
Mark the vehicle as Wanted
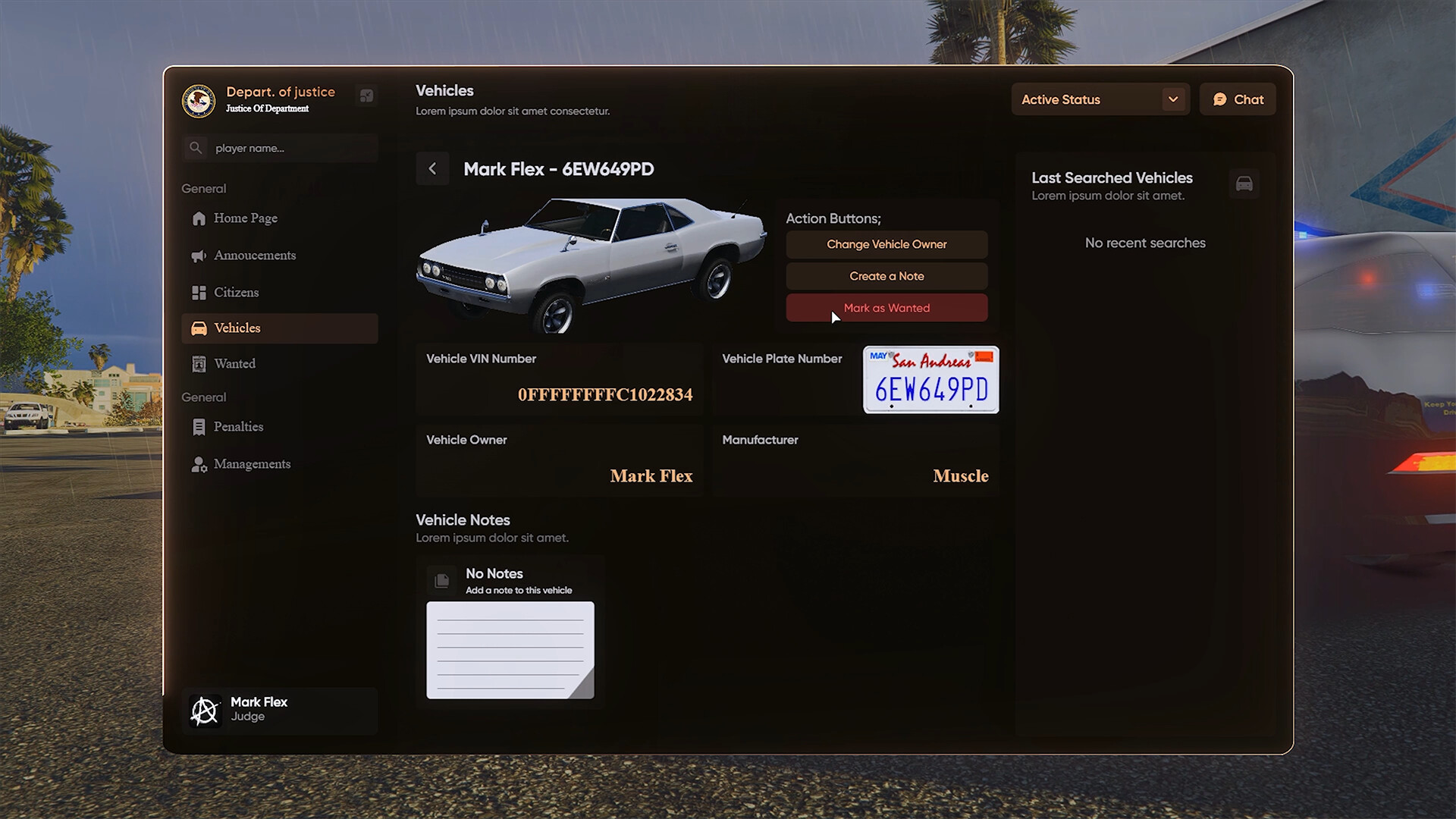[x=886, y=308]
